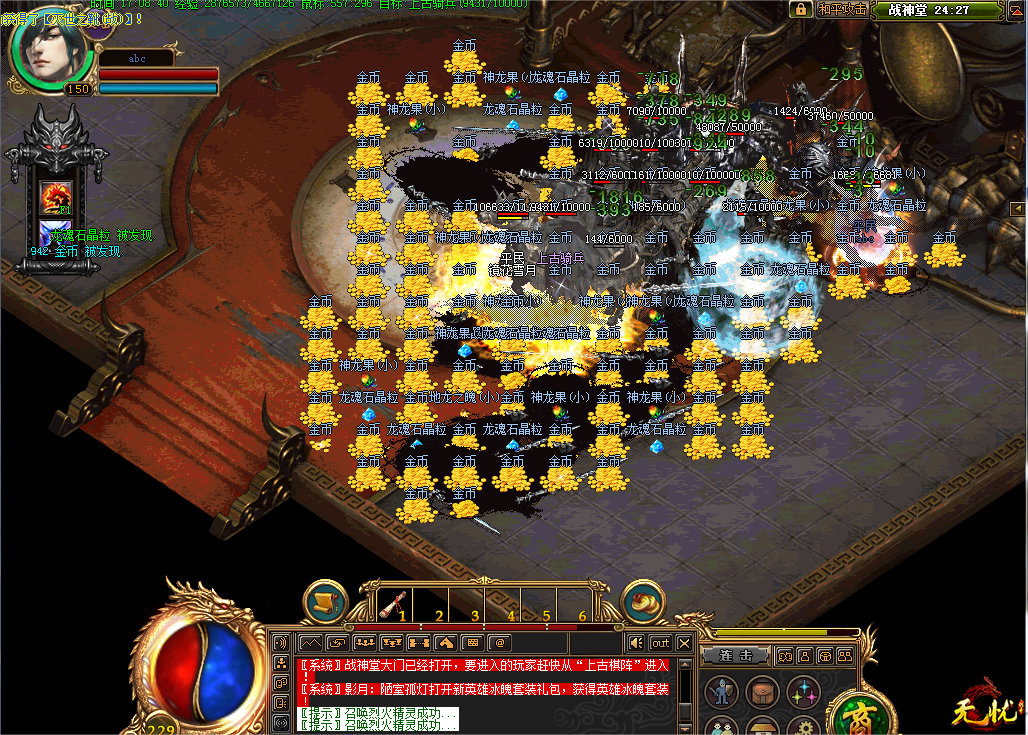Select the '@' chat channel button
1028x735 pixels.
coord(499,643)
